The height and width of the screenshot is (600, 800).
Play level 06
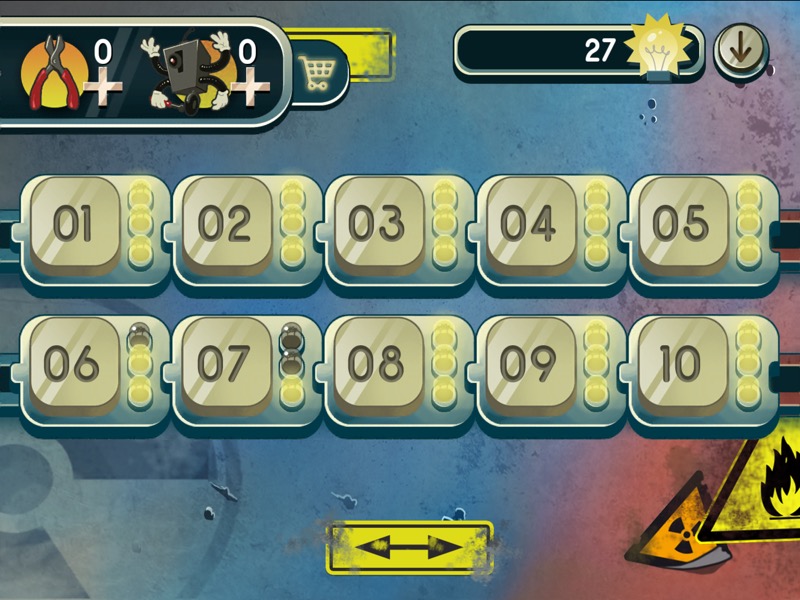tap(72, 365)
